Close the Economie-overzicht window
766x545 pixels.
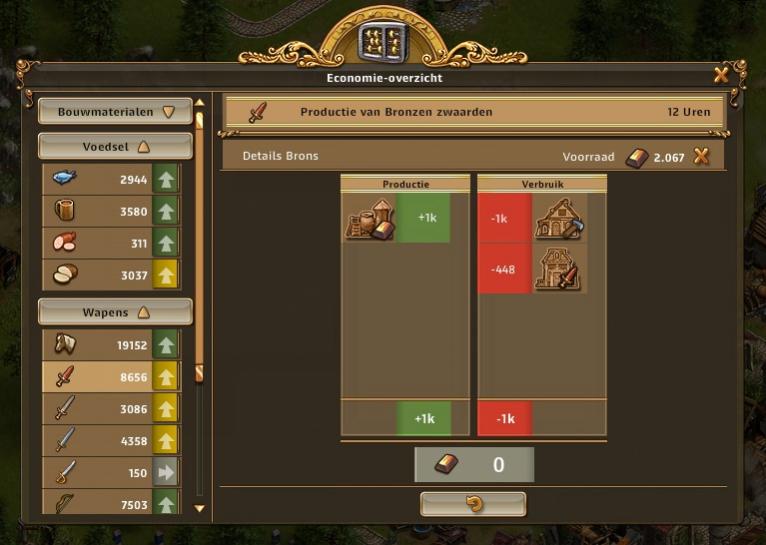point(721,75)
